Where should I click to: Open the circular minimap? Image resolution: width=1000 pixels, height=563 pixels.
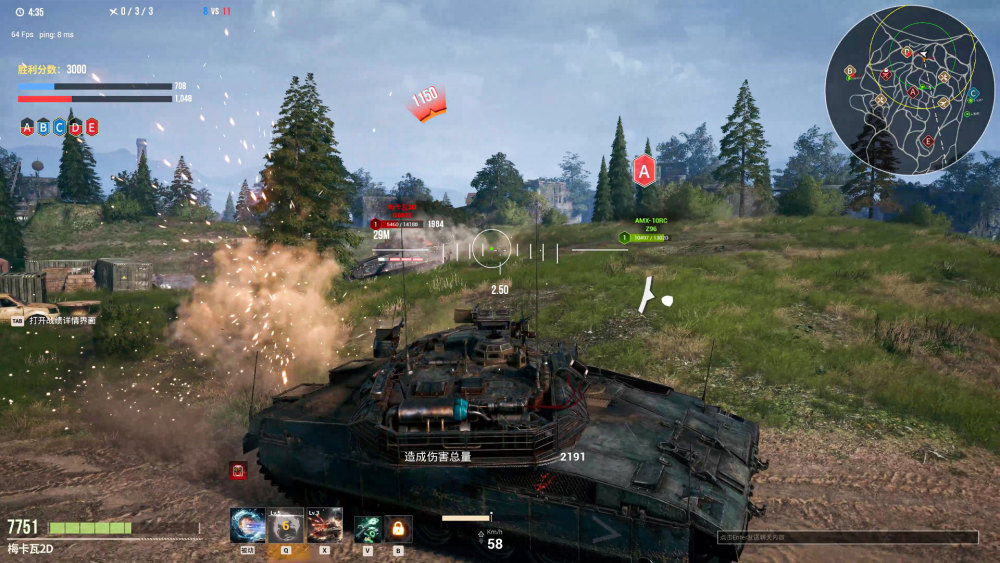[909, 89]
